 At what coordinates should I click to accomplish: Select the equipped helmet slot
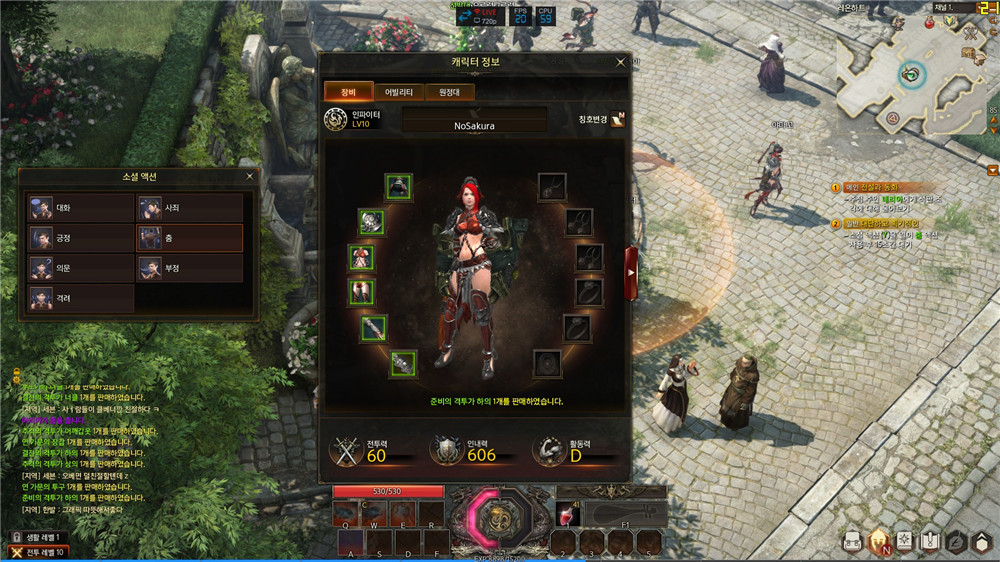[x=398, y=186]
